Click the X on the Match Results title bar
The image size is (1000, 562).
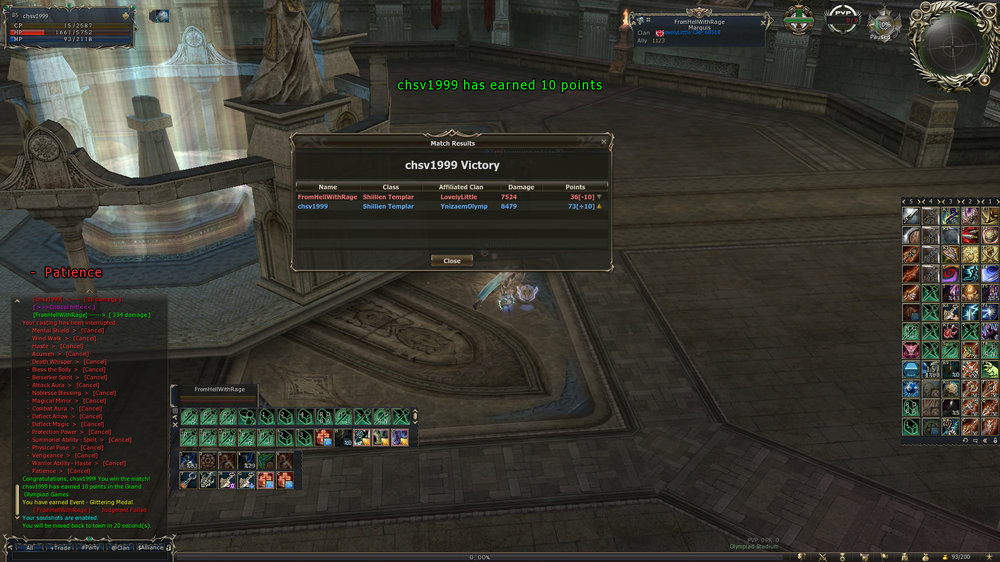[x=603, y=143]
